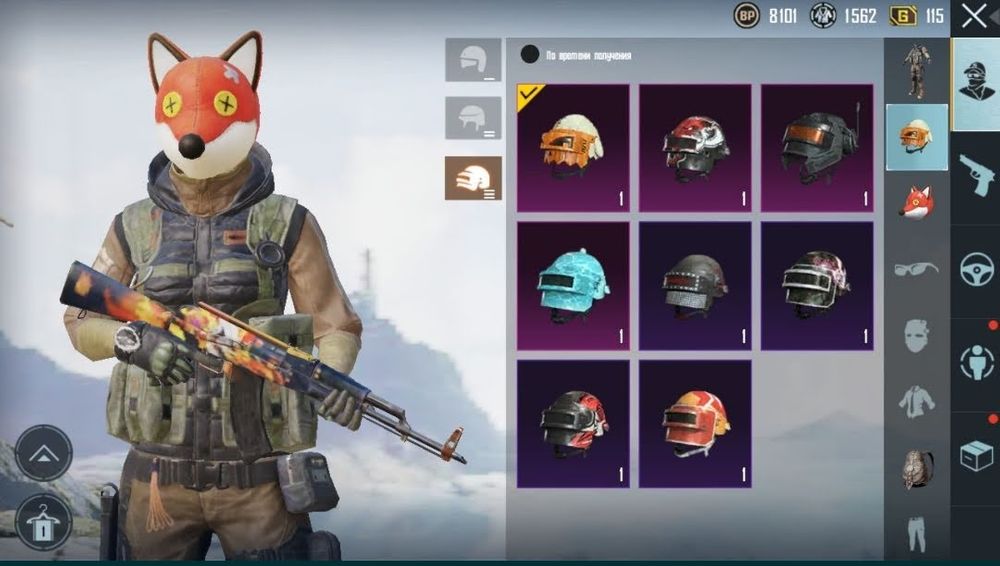Open the glasses category
This screenshot has height=566, width=1000.
point(917,268)
